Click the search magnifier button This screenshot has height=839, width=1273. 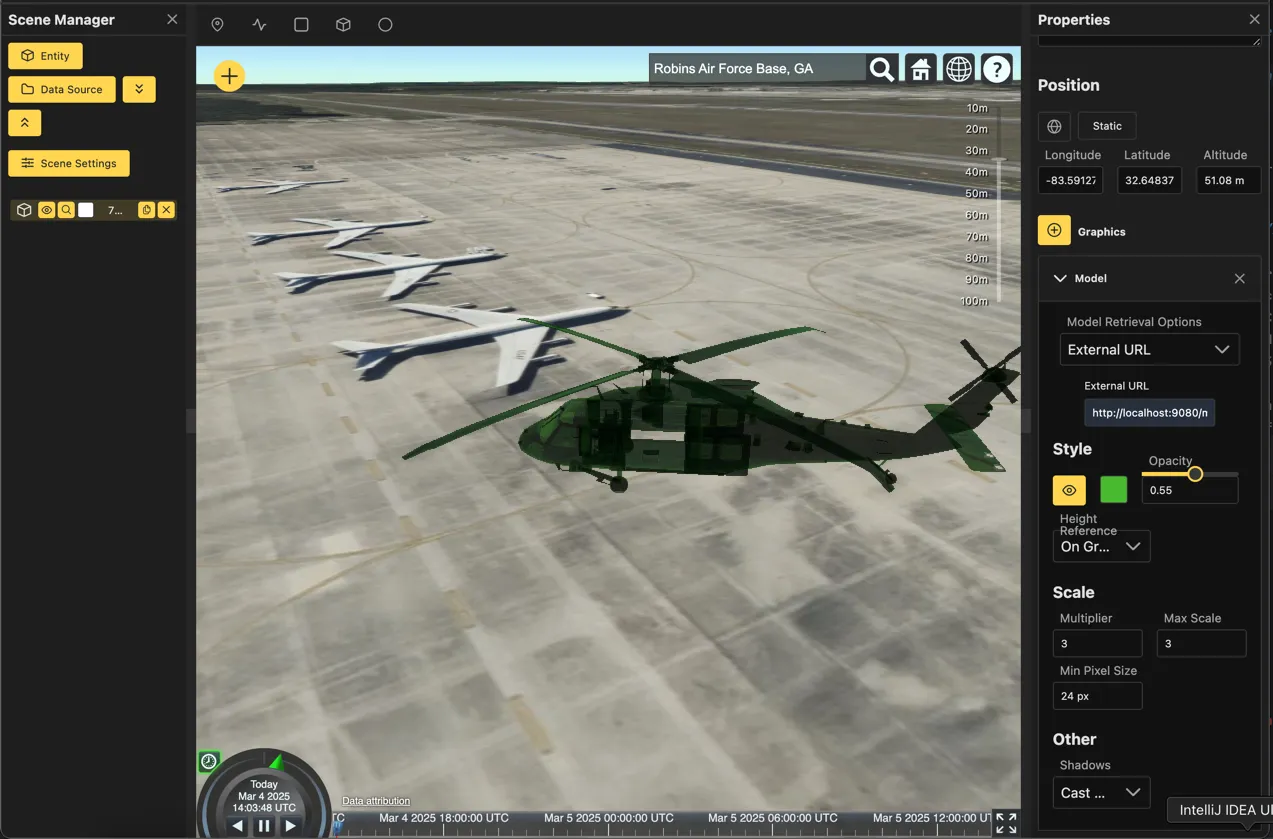(881, 69)
